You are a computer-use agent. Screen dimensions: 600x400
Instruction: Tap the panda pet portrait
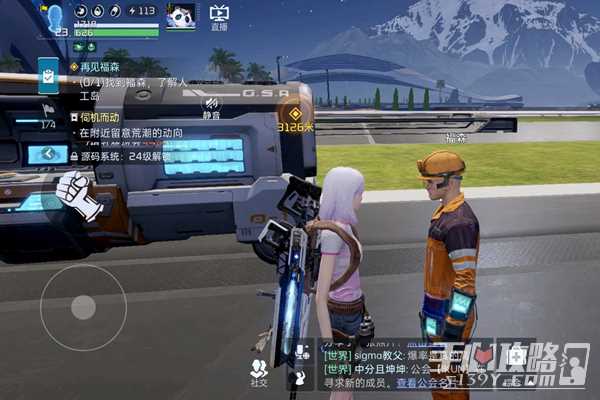[180, 16]
